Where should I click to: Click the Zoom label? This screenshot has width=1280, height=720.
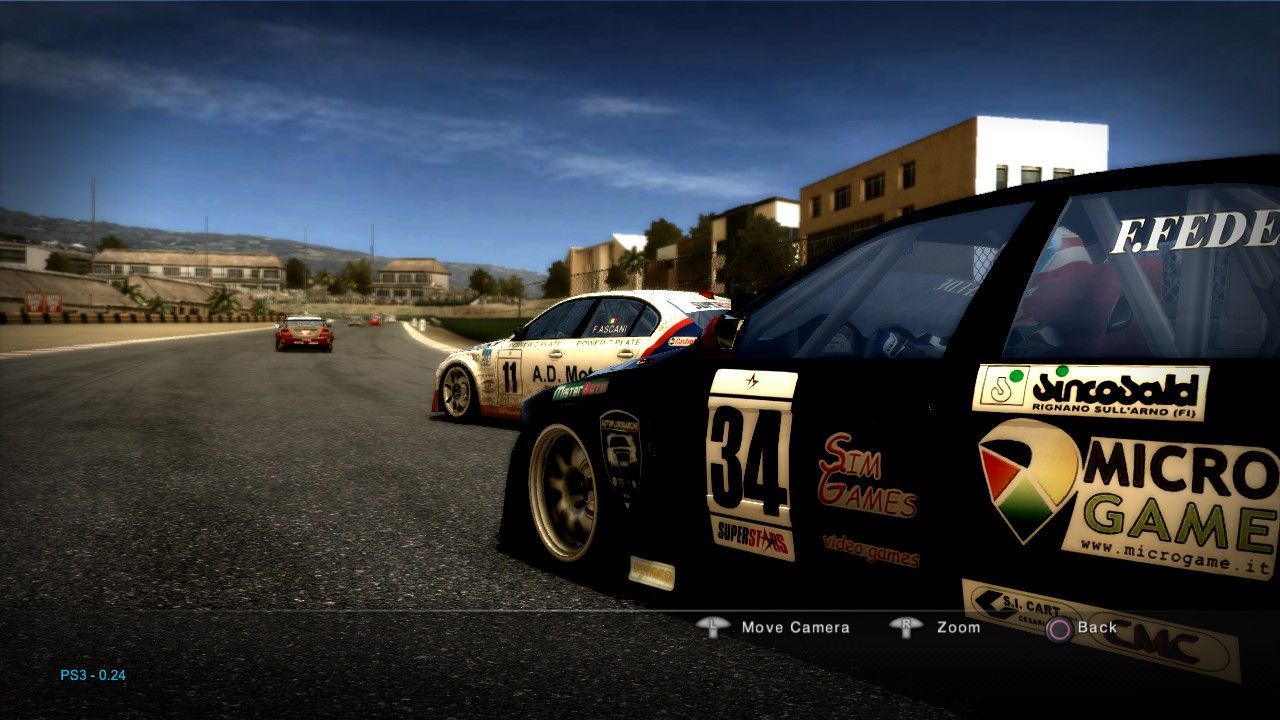coord(958,627)
